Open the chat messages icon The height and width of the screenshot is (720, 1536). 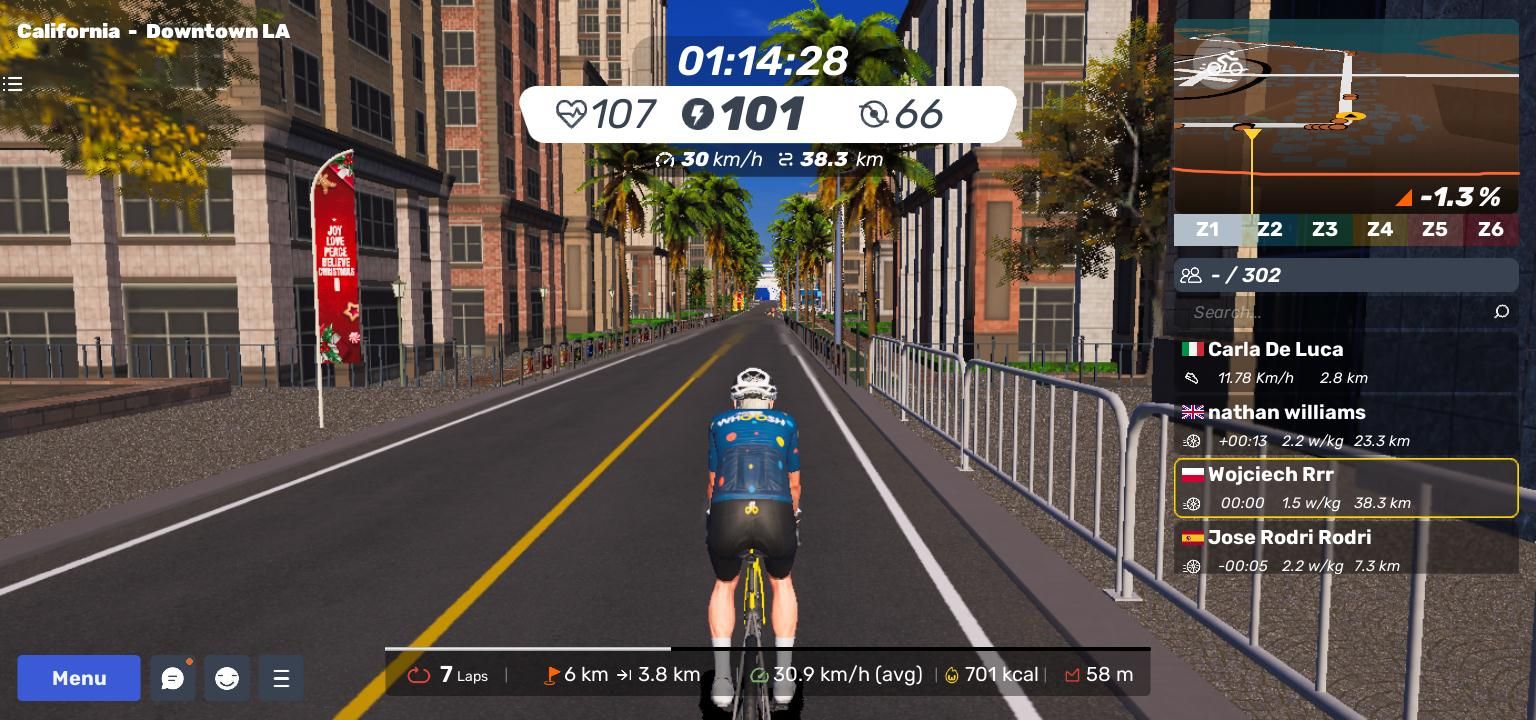[x=172, y=678]
